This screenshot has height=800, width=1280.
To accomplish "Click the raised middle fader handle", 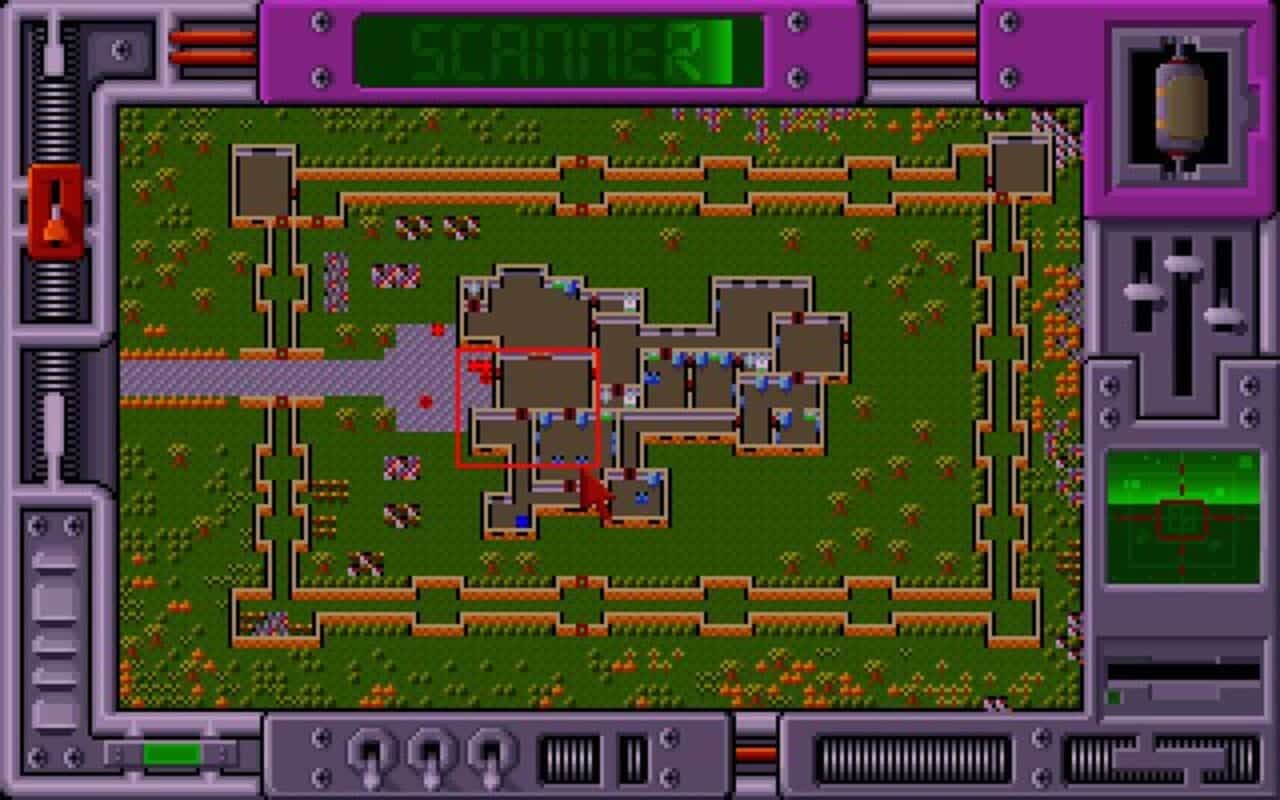I will (1182, 265).
